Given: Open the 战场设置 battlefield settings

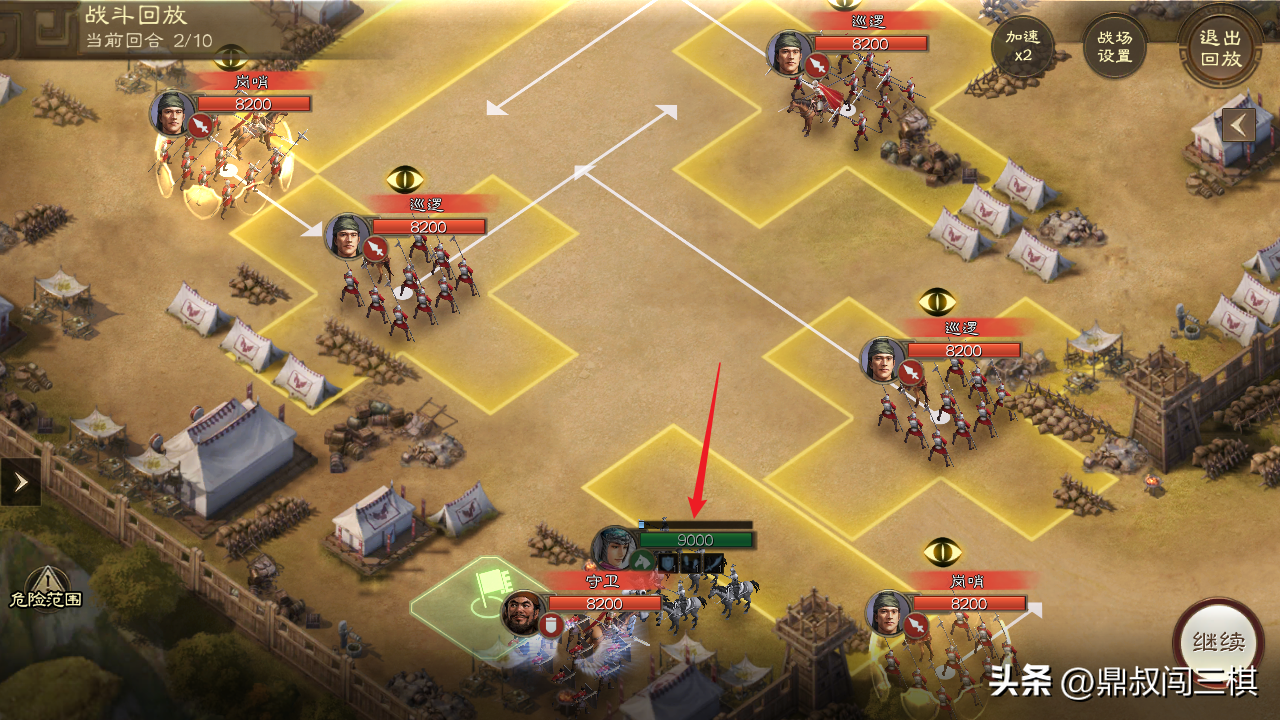Looking at the screenshot, I should [1115, 47].
